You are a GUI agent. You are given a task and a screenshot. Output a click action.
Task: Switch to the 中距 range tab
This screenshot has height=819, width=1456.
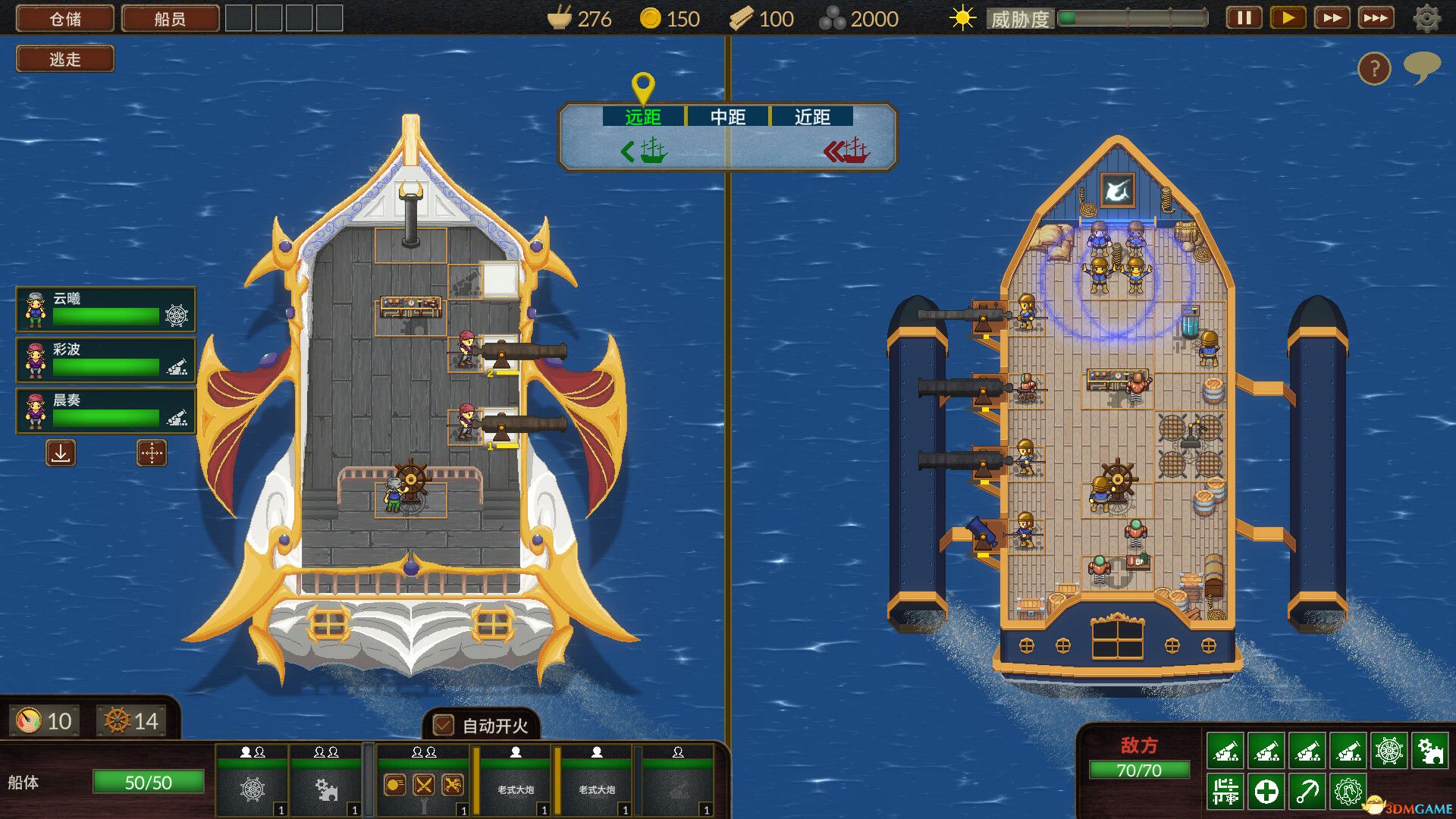[727, 117]
